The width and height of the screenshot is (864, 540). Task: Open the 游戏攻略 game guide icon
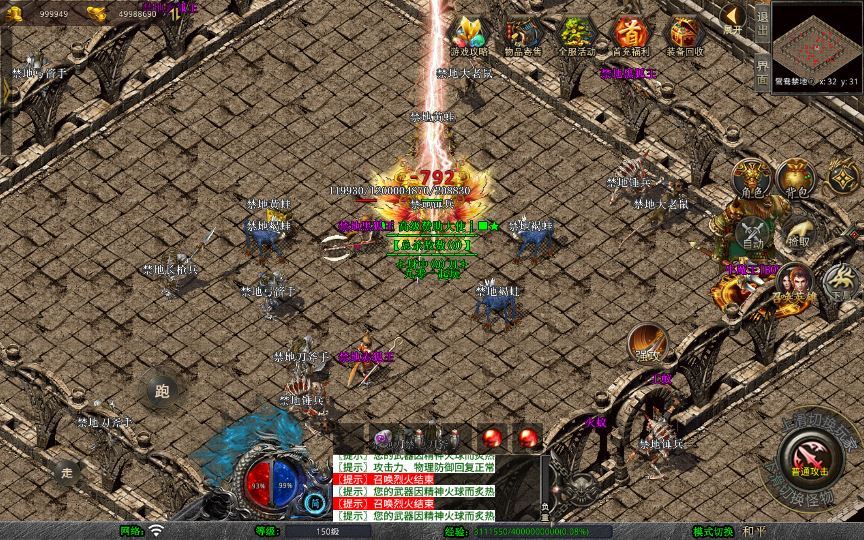click(469, 37)
